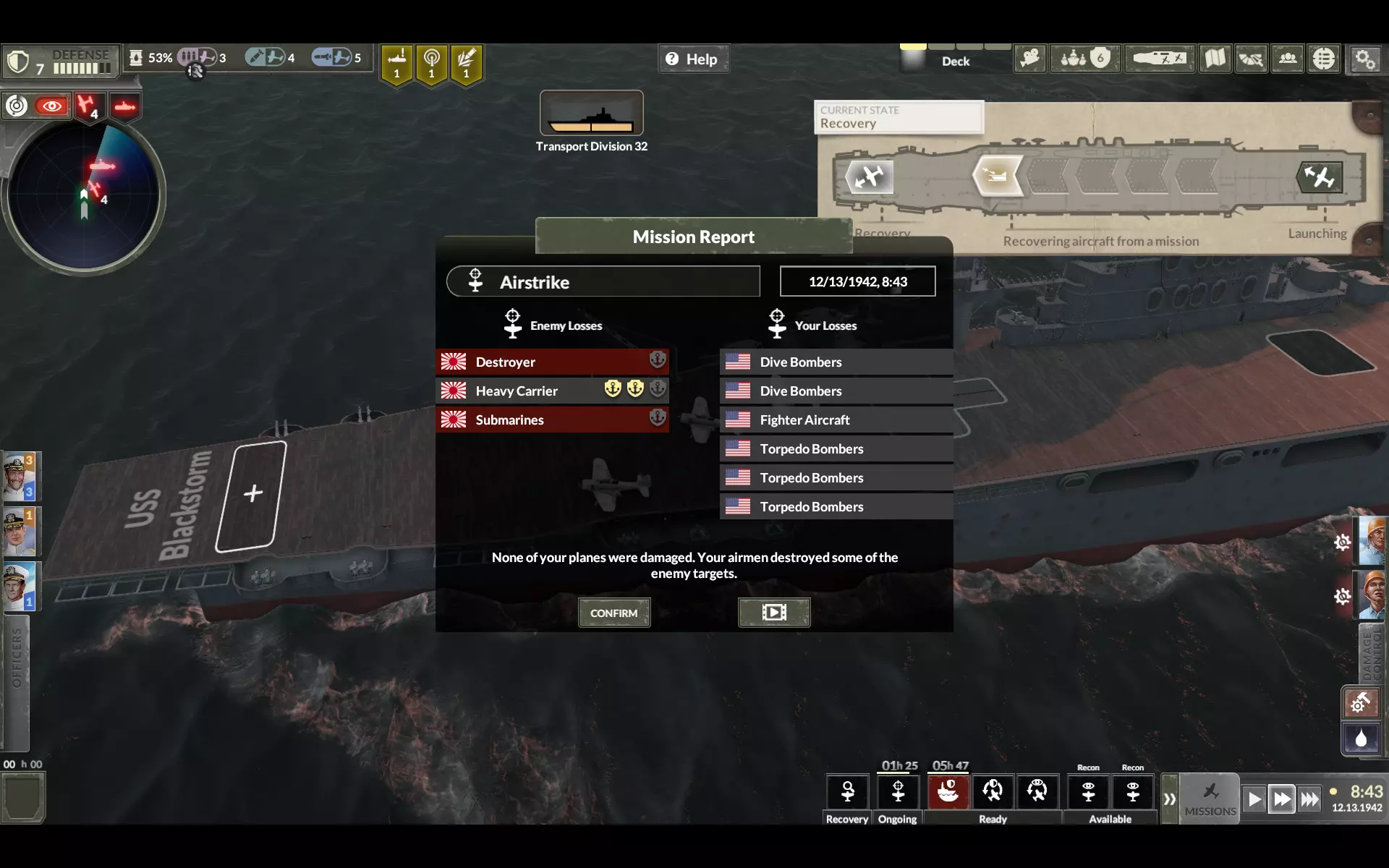Viewport: 1389px width, 868px height.
Task: Open the Help panel
Action: pos(692,59)
